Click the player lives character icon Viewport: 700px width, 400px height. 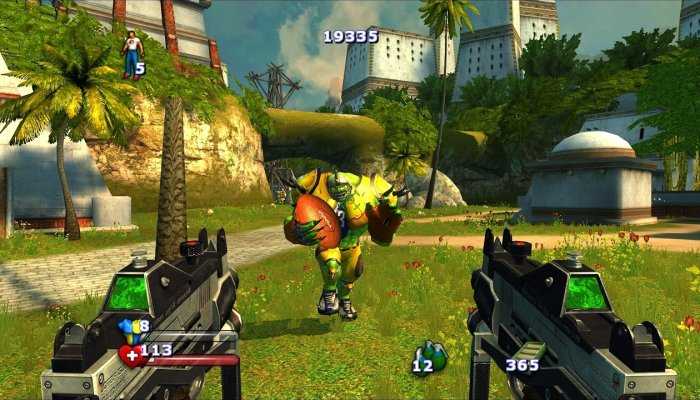tap(131, 54)
